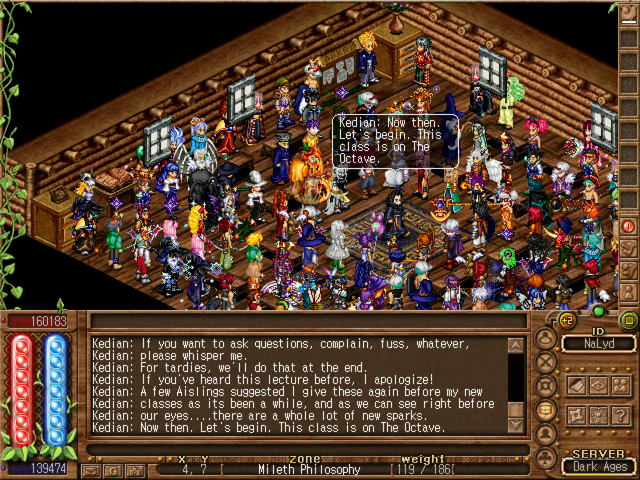Open the group button with two figures

[x=619, y=385]
